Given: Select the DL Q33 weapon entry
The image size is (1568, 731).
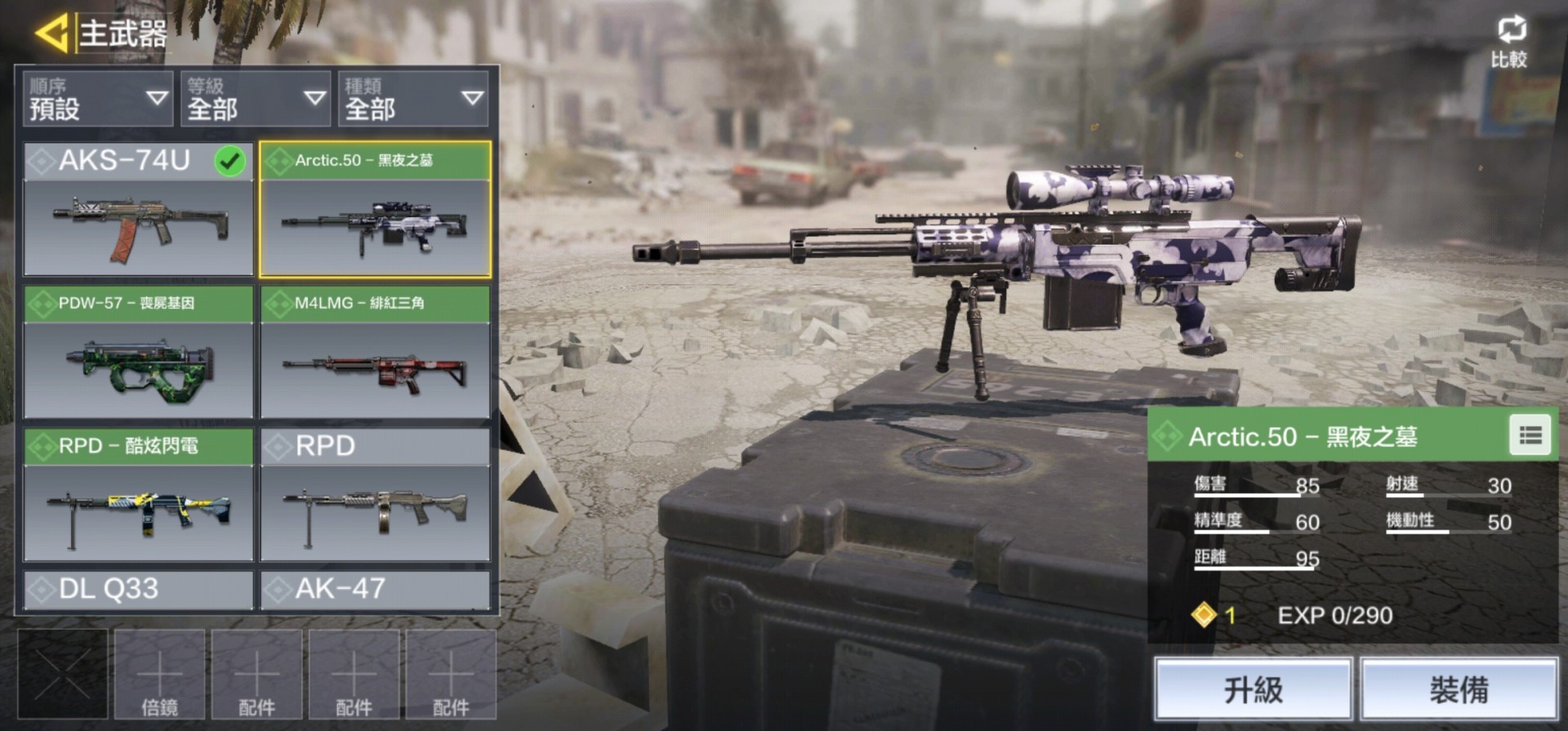Looking at the screenshot, I should [x=138, y=590].
